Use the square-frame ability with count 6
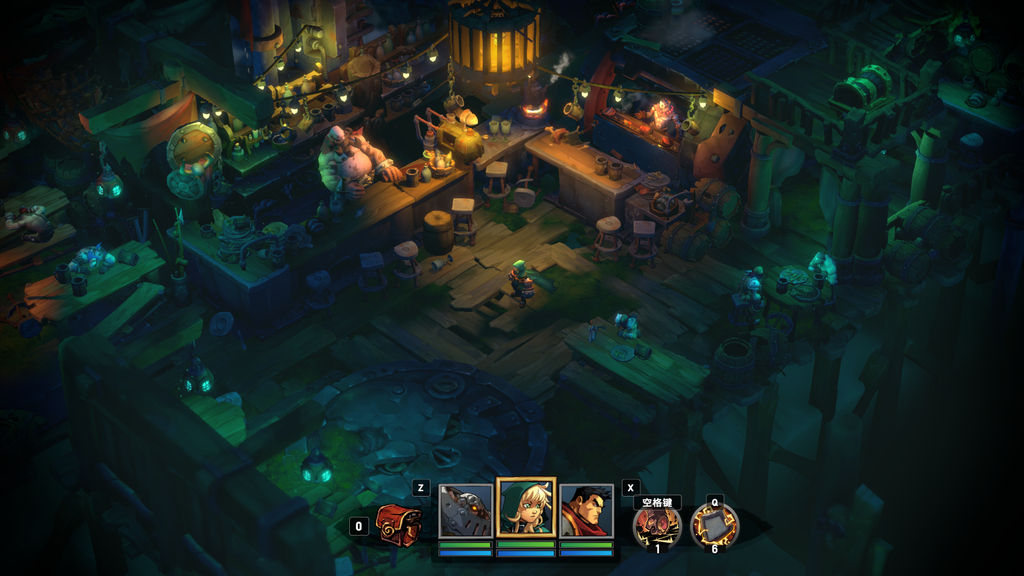Image resolution: width=1024 pixels, height=576 pixels. click(x=714, y=525)
